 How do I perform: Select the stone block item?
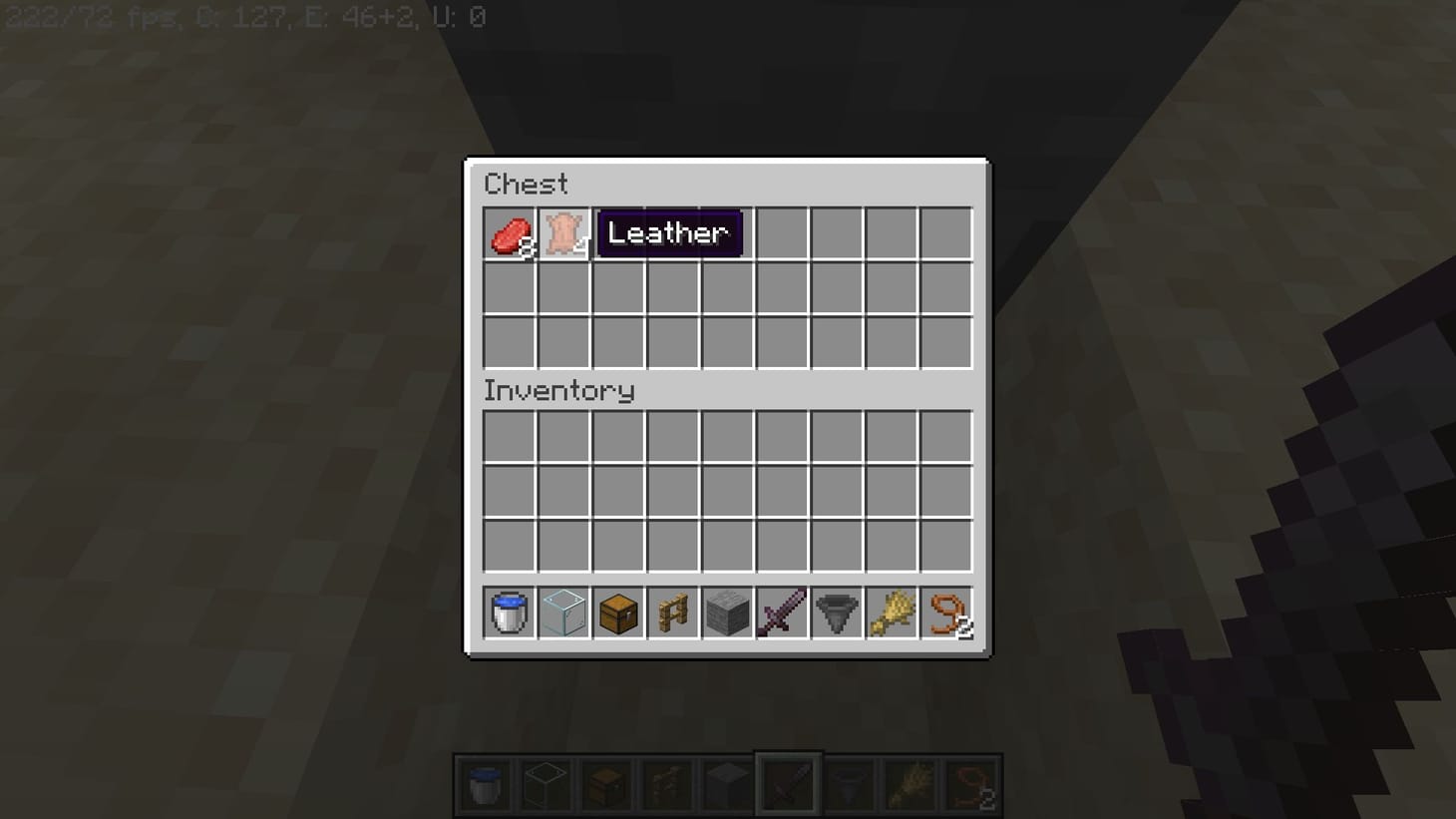pos(727,613)
